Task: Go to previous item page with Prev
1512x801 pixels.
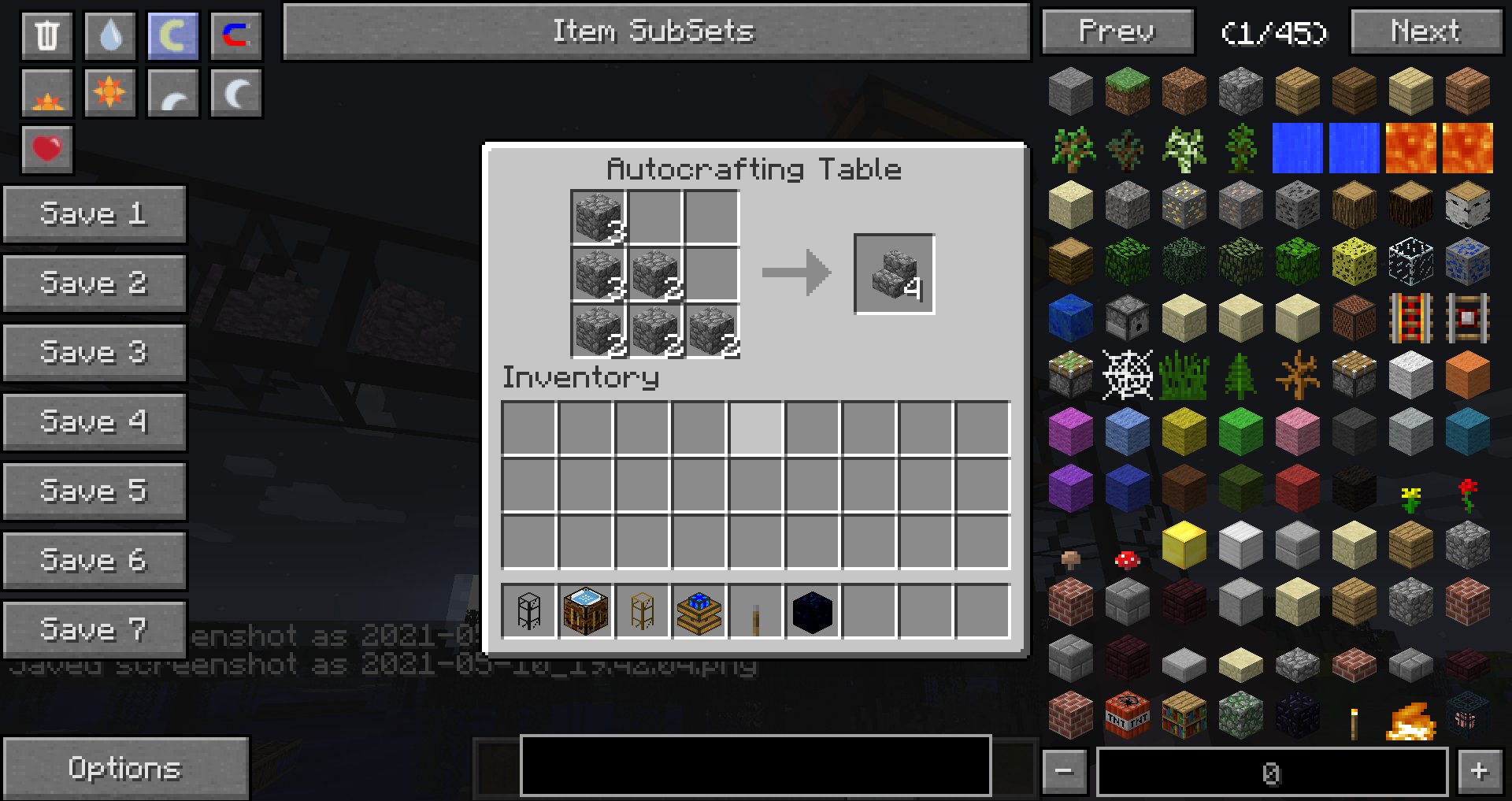Action: [1117, 32]
